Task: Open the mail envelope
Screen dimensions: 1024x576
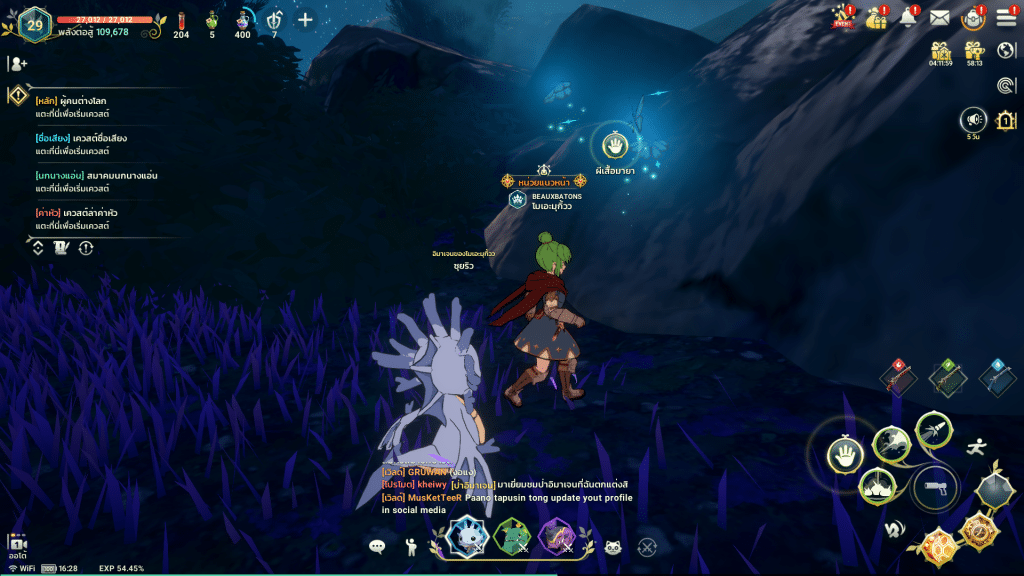Action: click(x=939, y=17)
